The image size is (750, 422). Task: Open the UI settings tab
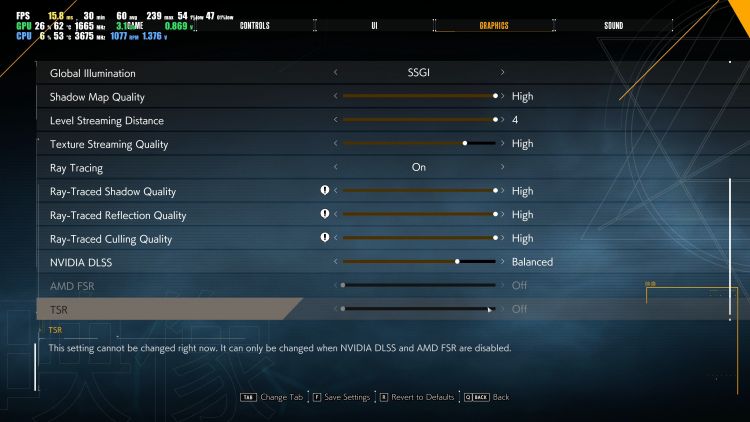tap(374, 25)
